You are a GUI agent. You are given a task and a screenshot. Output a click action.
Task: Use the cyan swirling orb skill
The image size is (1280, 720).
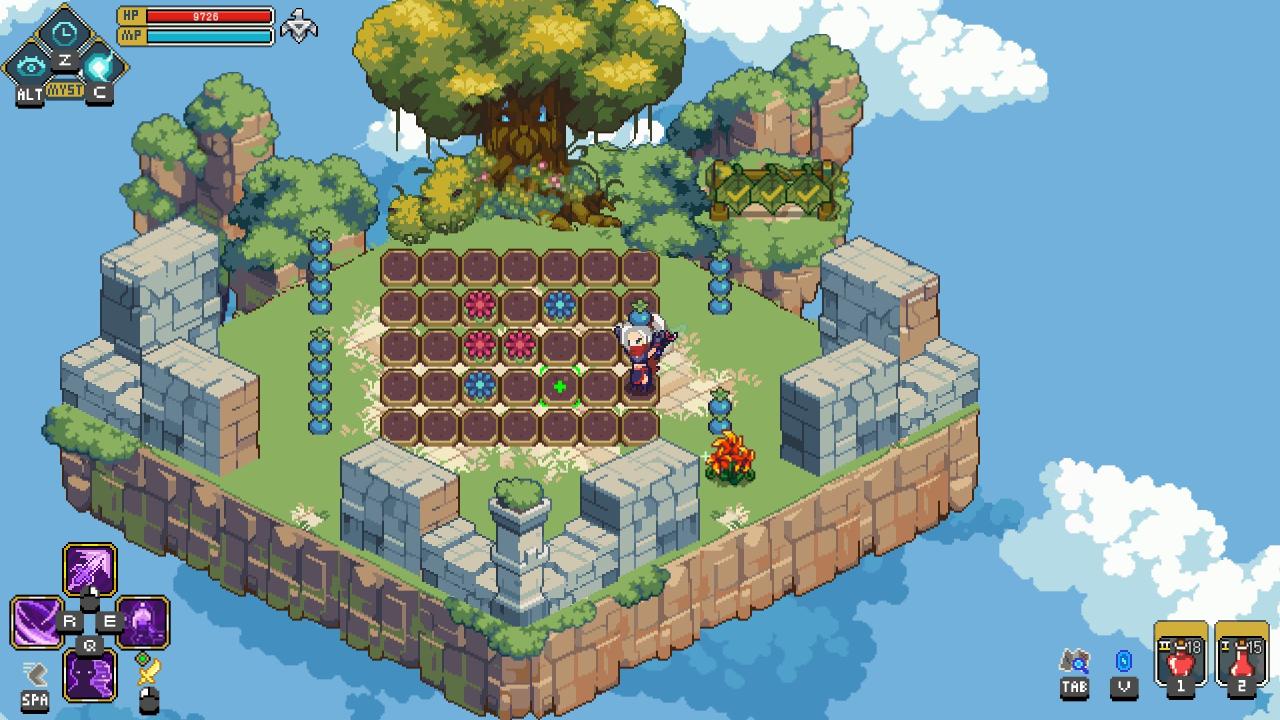point(100,67)
